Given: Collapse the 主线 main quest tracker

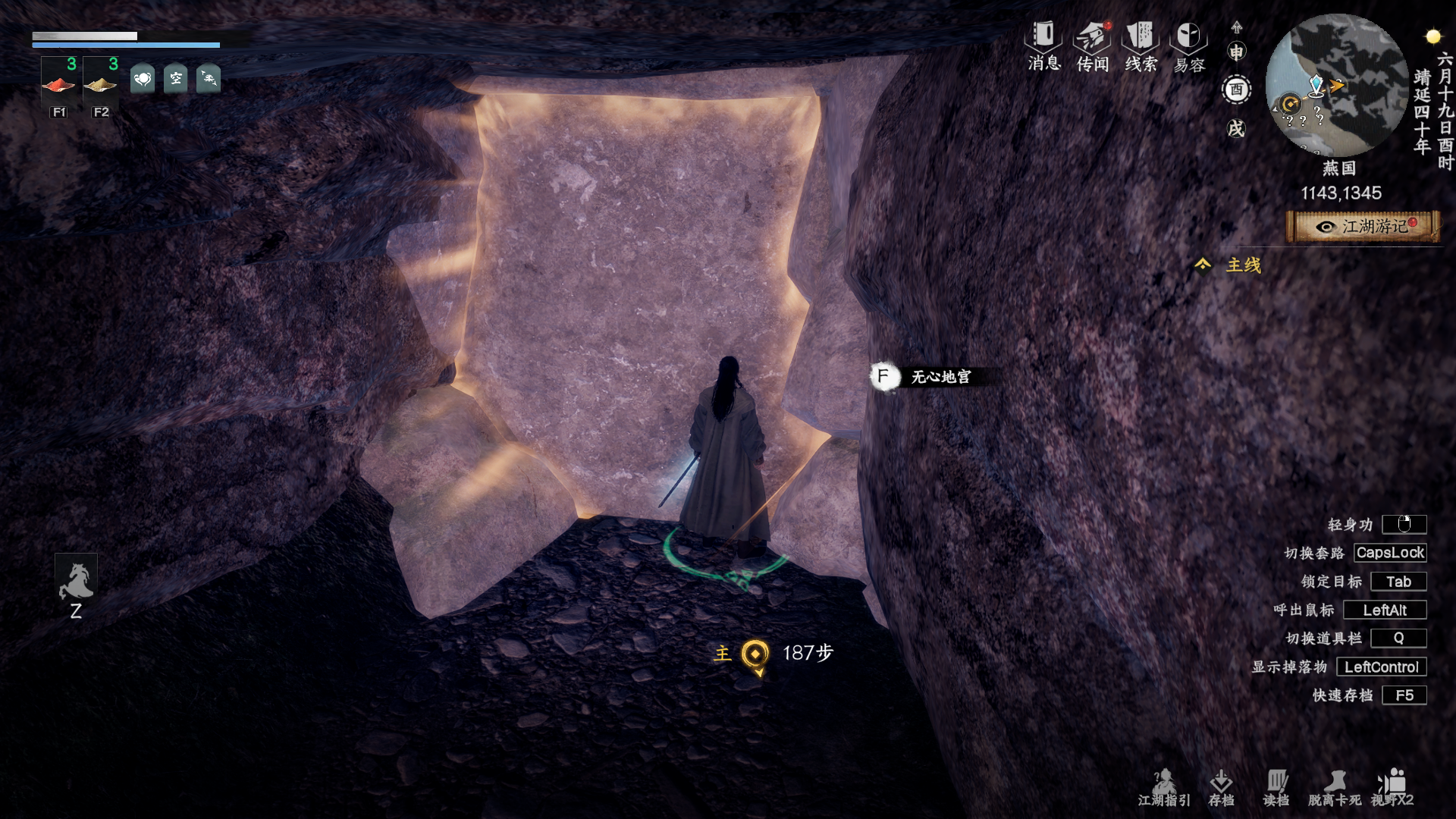Looking at the screenshot, I should pos(1203,265).
